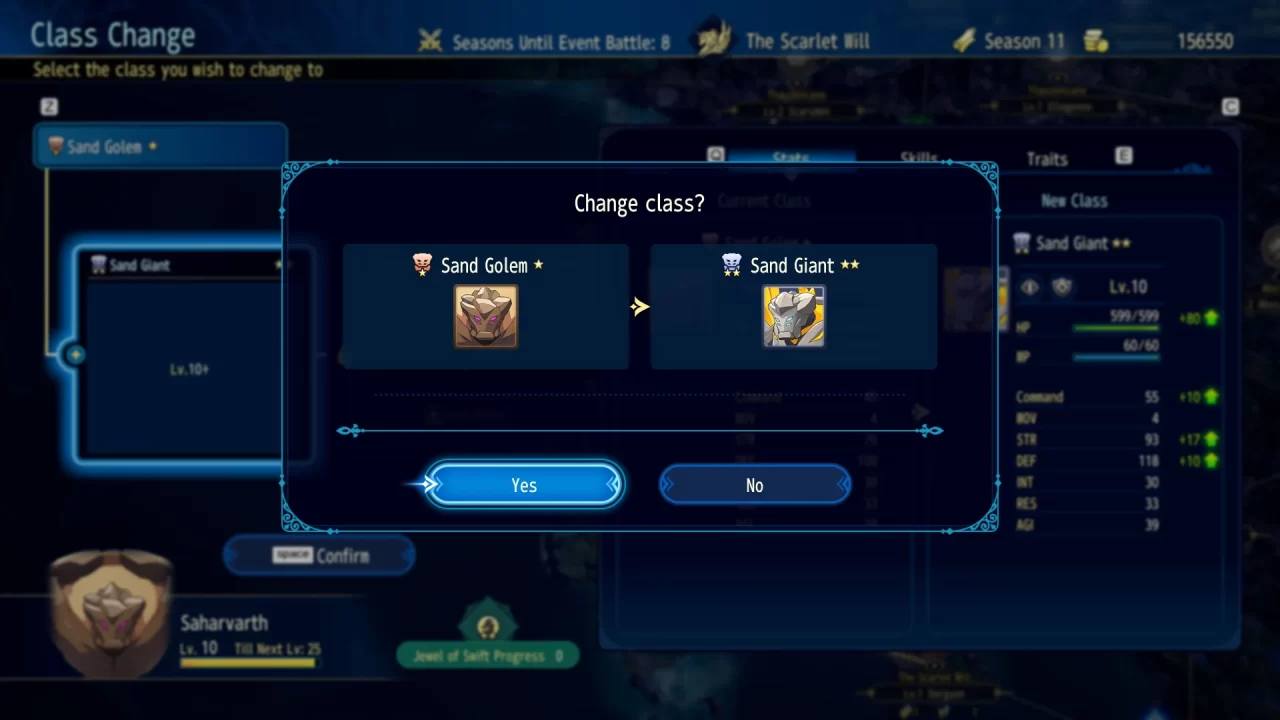Select the Sand Golem class portrait in the dialog
Screen dimensions: 1280x720
coord(486,317)
